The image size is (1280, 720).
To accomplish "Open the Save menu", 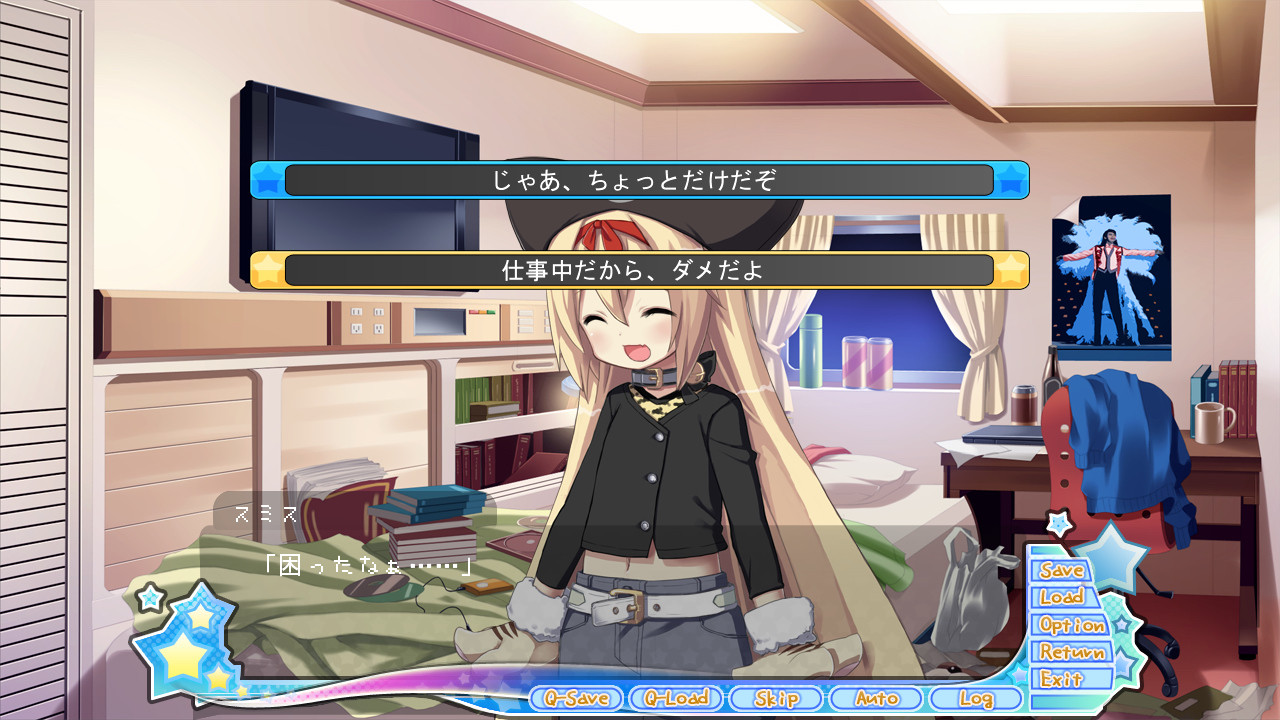I will tap(1061, 570).
